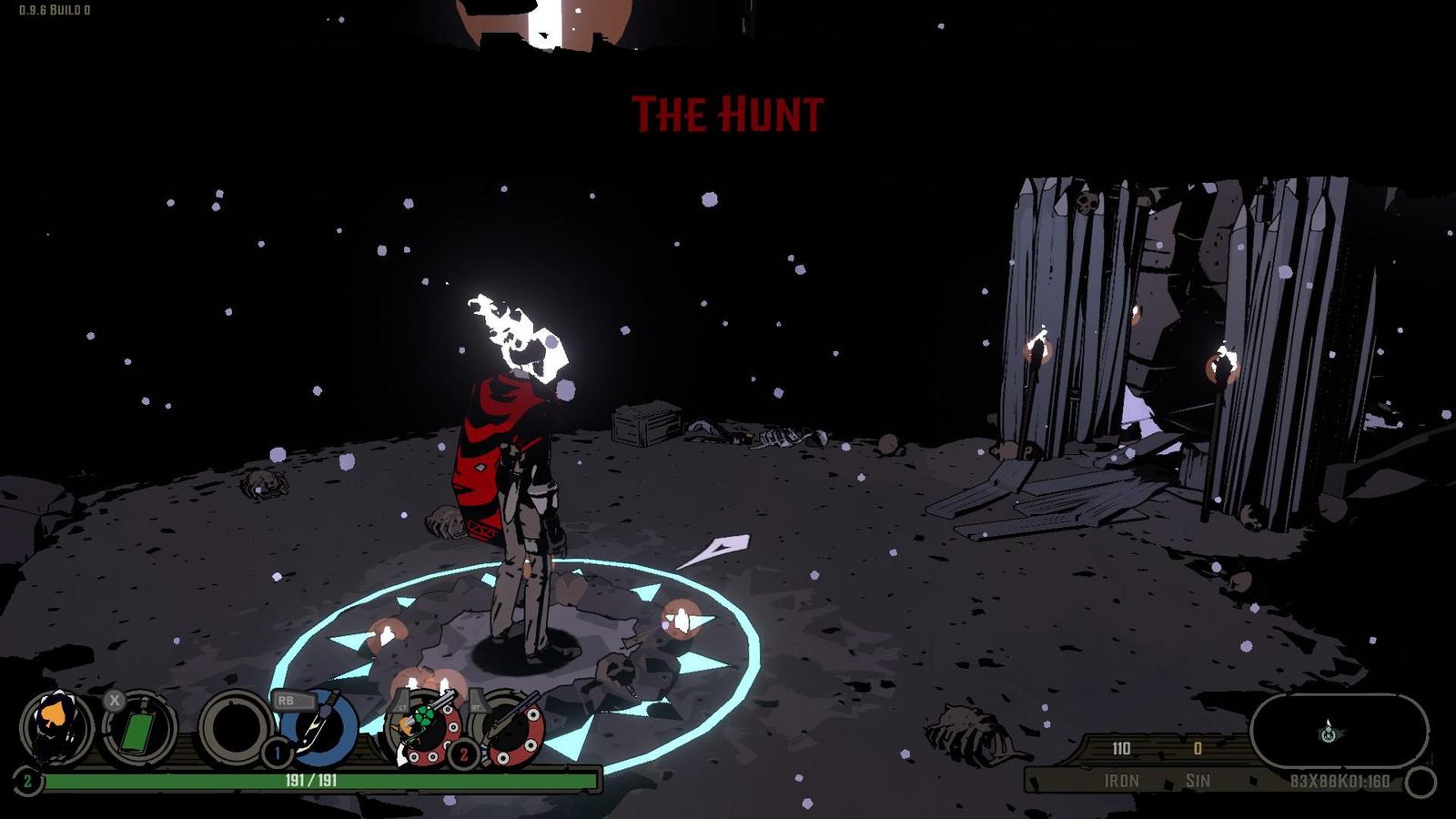Use the green healing flask

pyautogui.click(x=137, y=730)
